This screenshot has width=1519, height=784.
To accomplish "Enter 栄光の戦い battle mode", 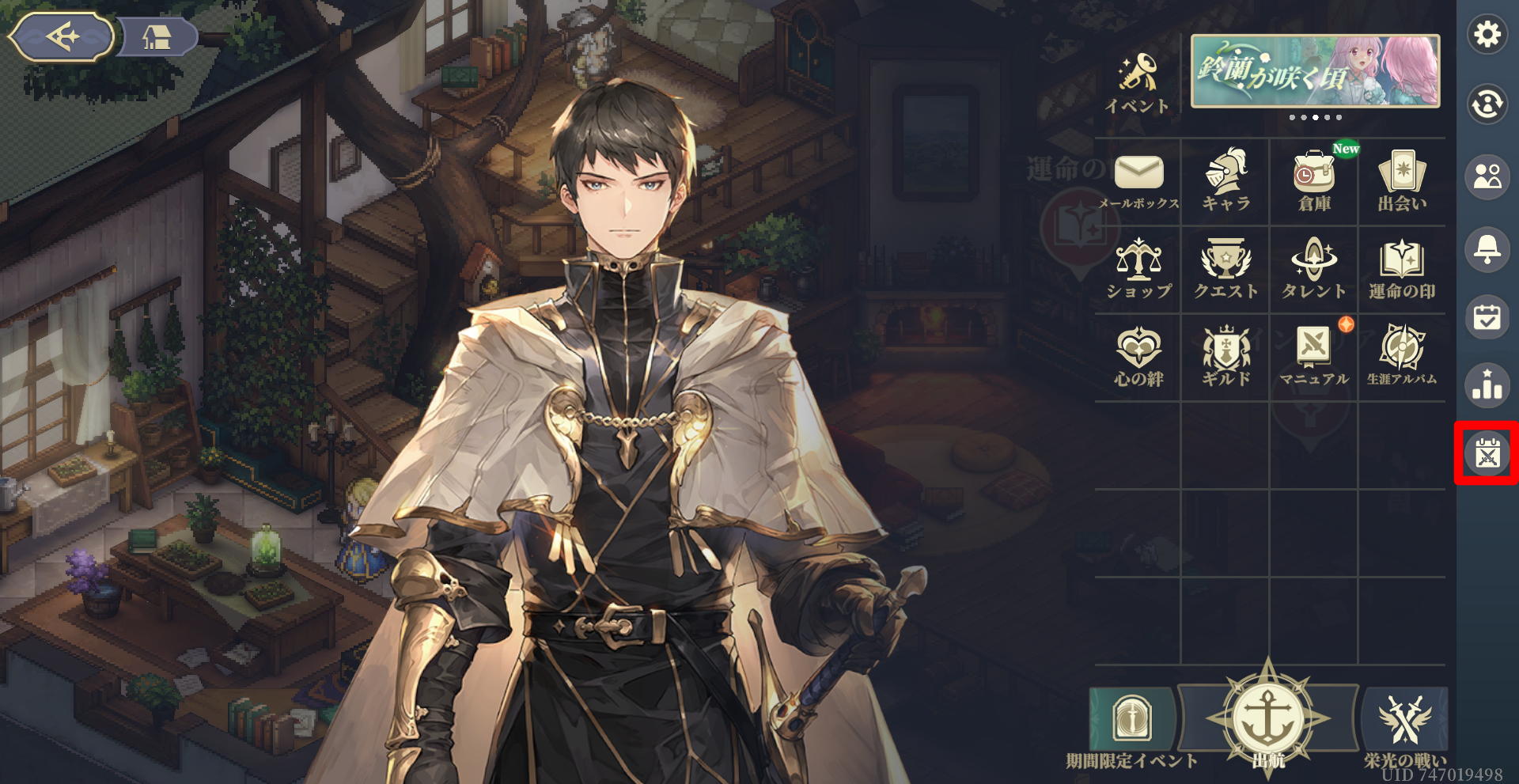I will pyautogui.click(x=1404, y=725).
